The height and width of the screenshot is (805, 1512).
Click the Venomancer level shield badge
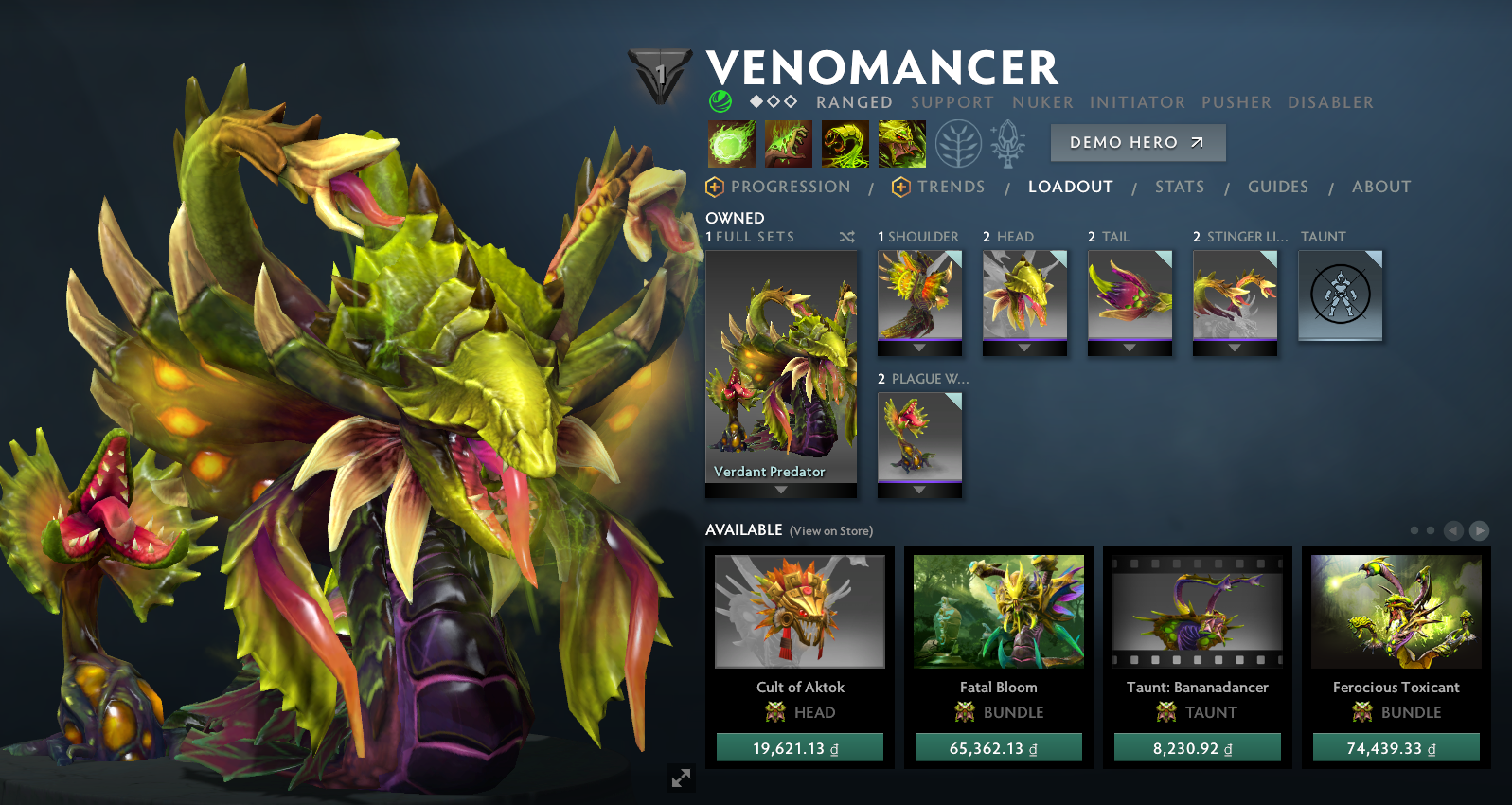pyautogui.click(x=662, y=74)
